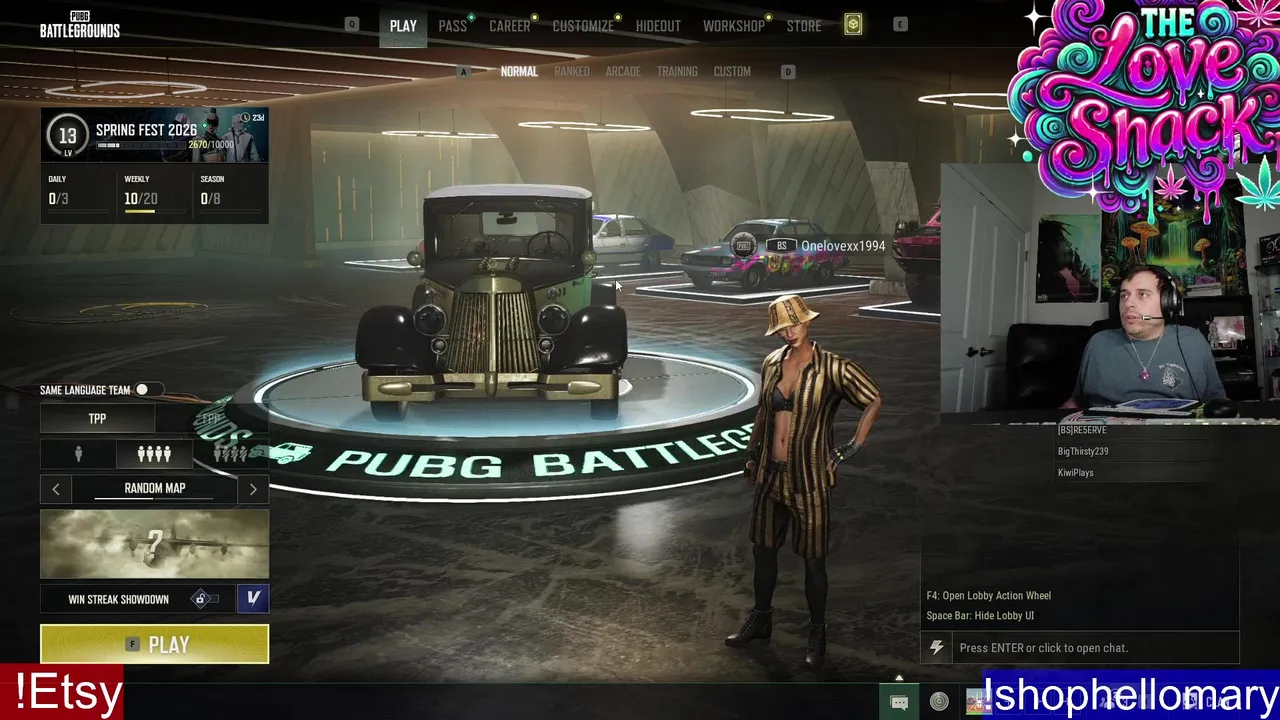
Task: Cycle to the previous map with left arrow
Action: point(56,489)
